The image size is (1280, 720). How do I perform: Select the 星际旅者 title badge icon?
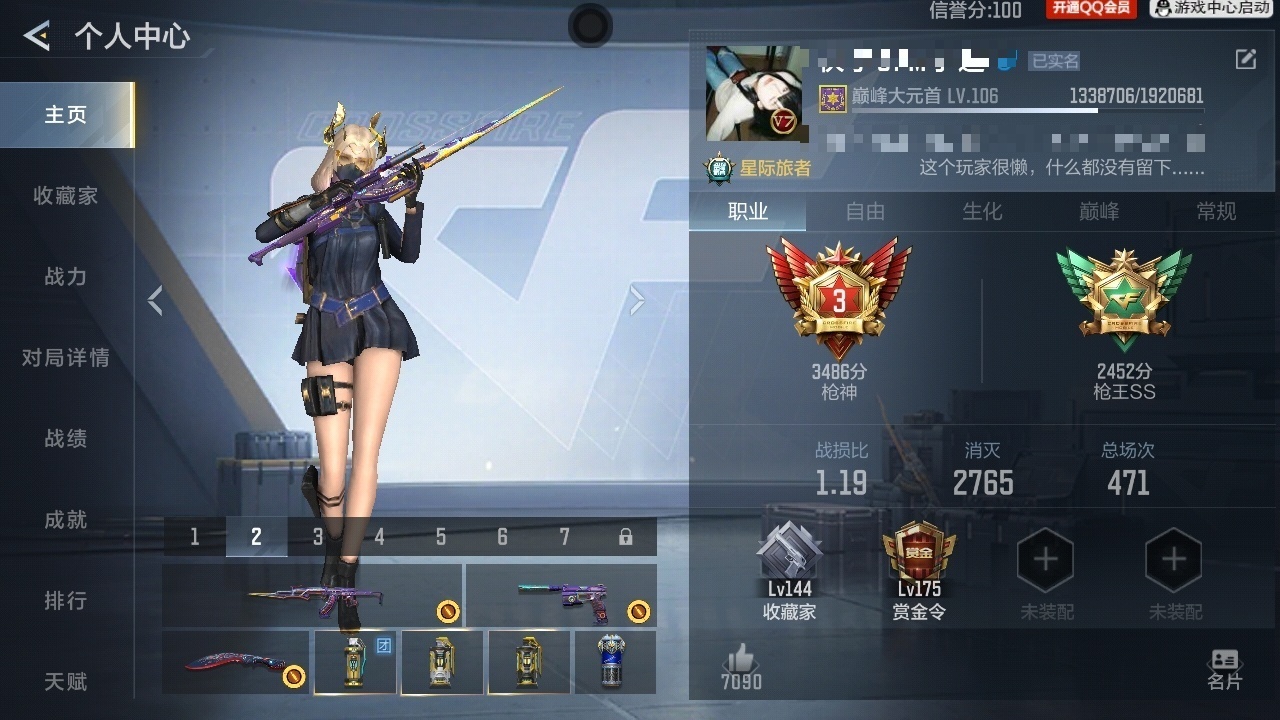pos(717,167)
